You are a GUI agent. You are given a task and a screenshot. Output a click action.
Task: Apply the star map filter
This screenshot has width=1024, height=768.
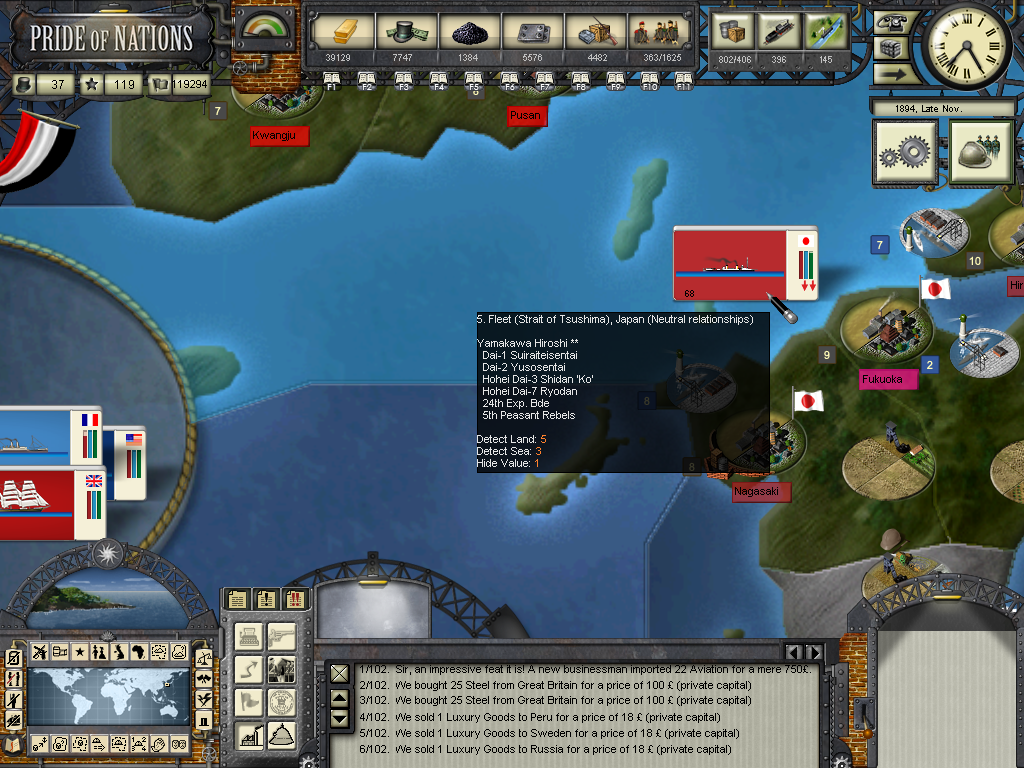[79, 652]
